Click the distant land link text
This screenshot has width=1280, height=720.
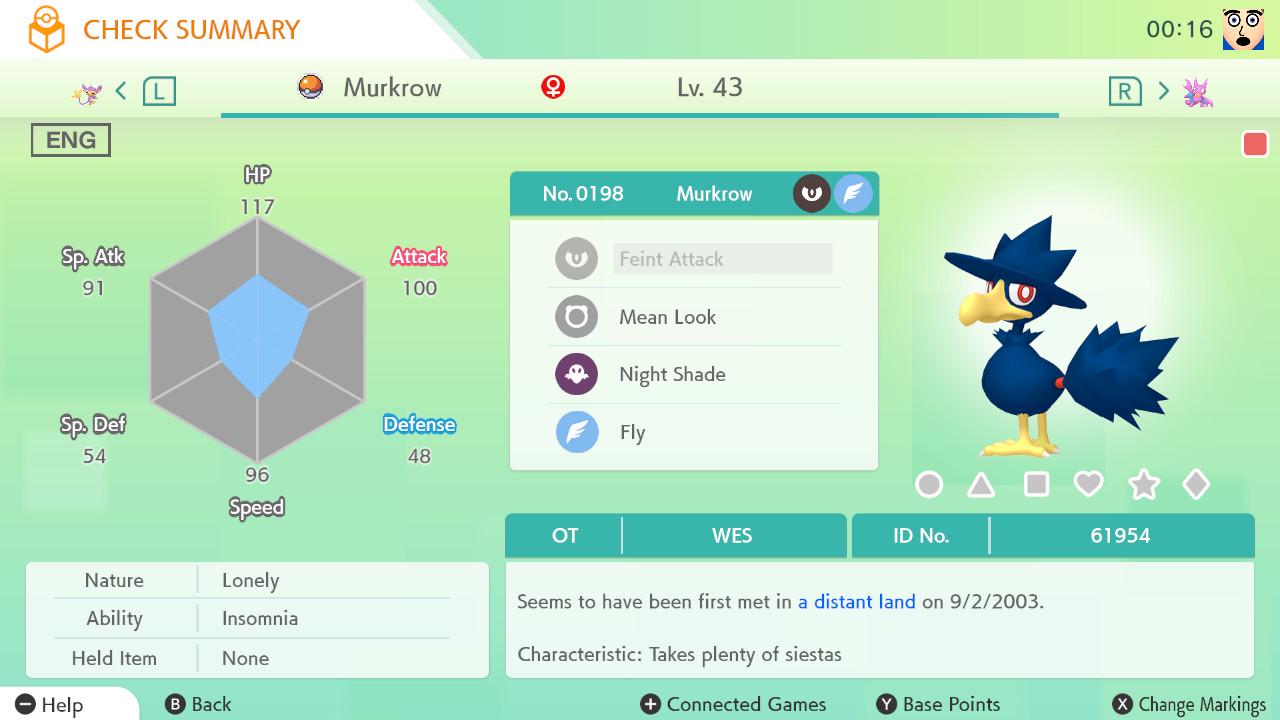[856, 602]
